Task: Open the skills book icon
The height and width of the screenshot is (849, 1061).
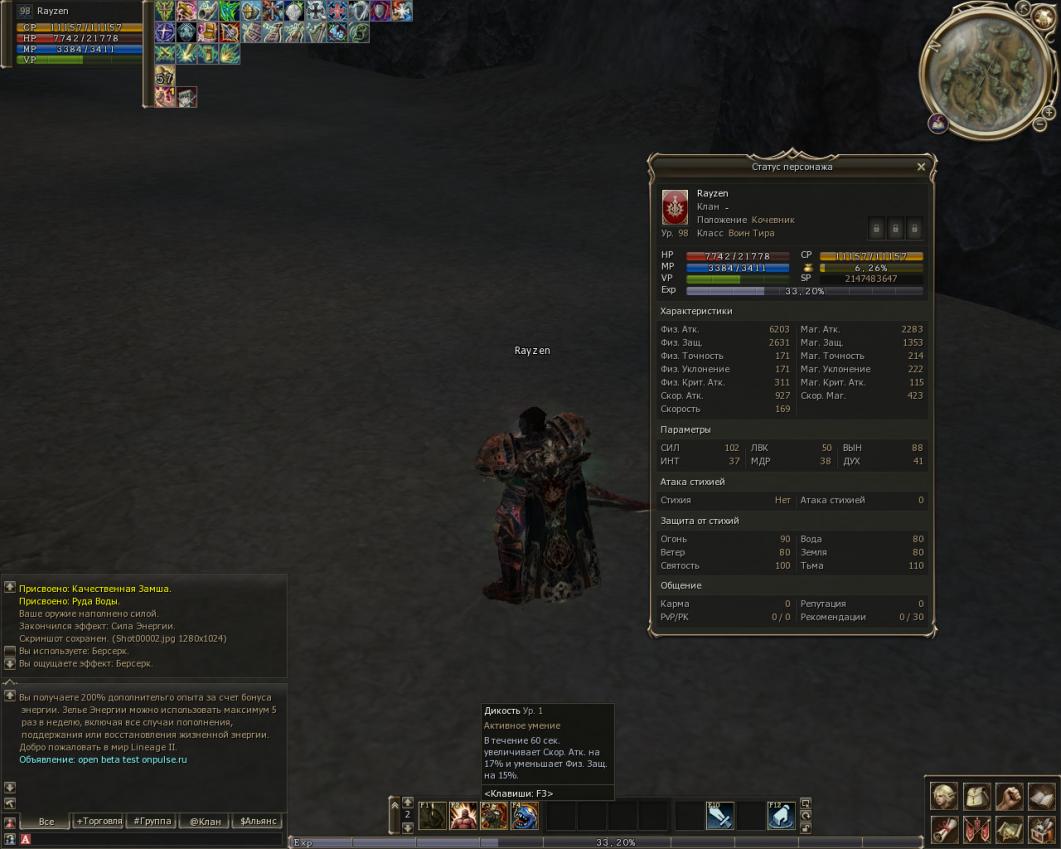Action: [1040, 796]
